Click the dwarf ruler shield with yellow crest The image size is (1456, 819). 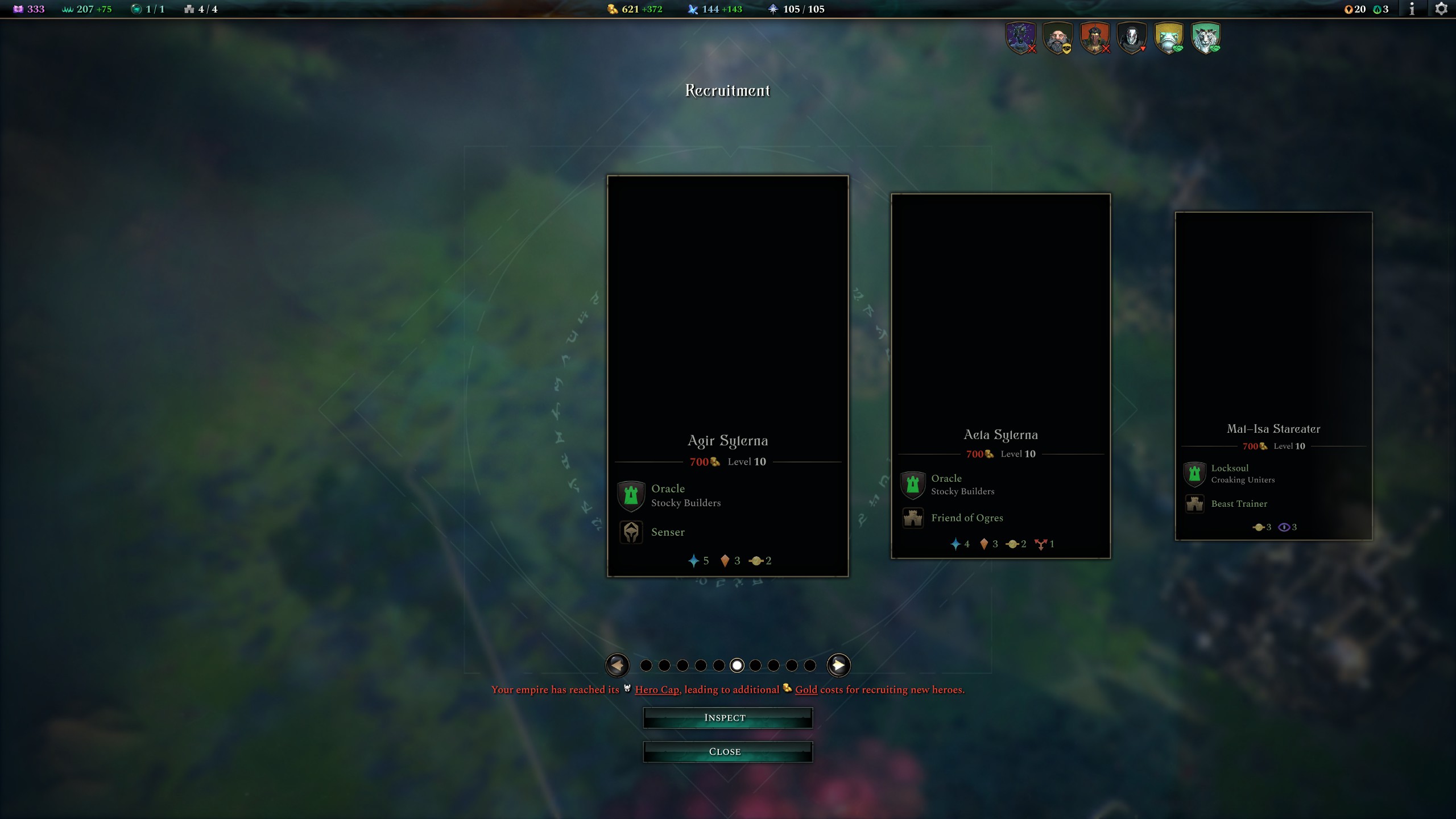pos(1058,38)
